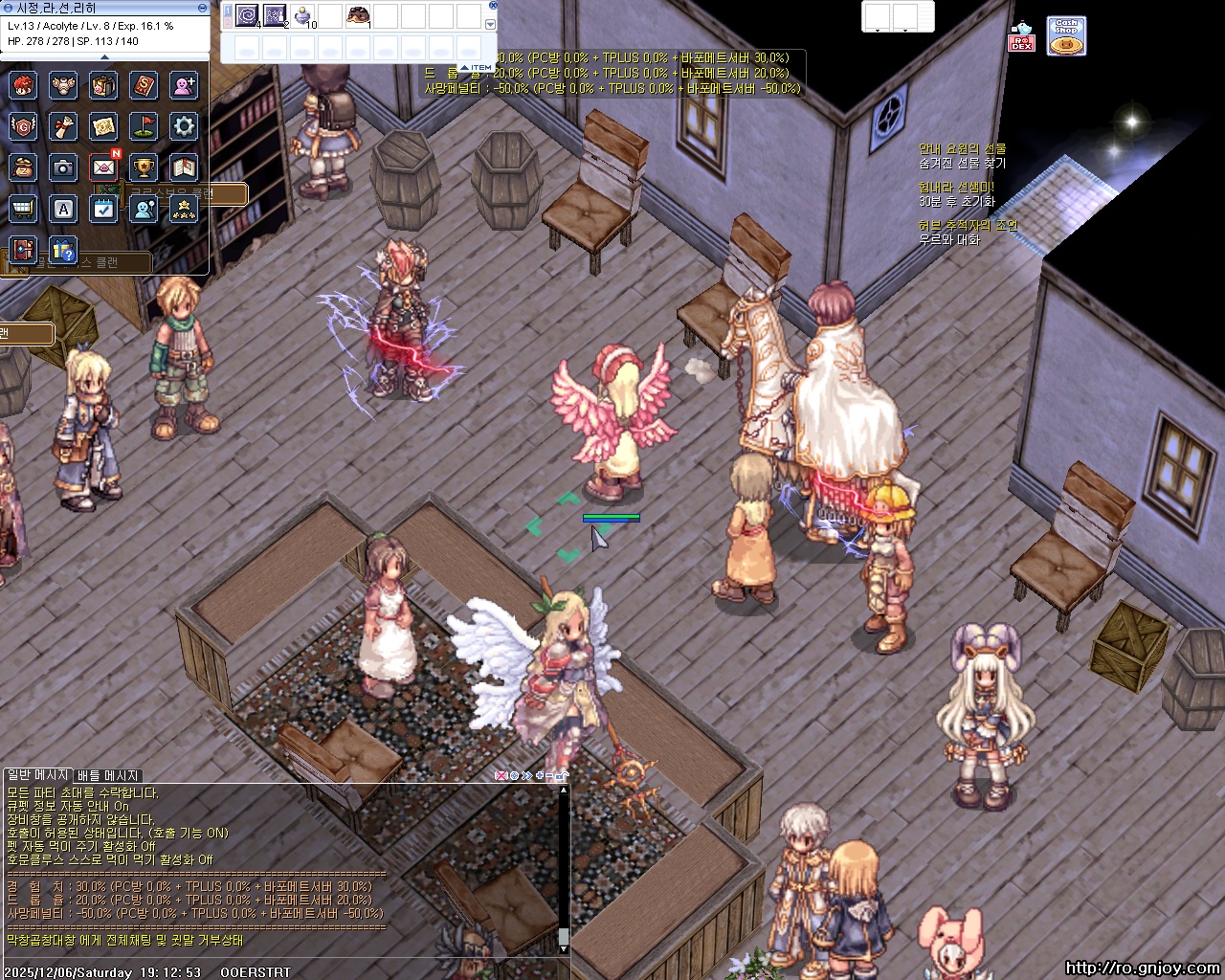Open the attendance calendar icon
This screenshot has width=1225, height=980.
point(103,209)
